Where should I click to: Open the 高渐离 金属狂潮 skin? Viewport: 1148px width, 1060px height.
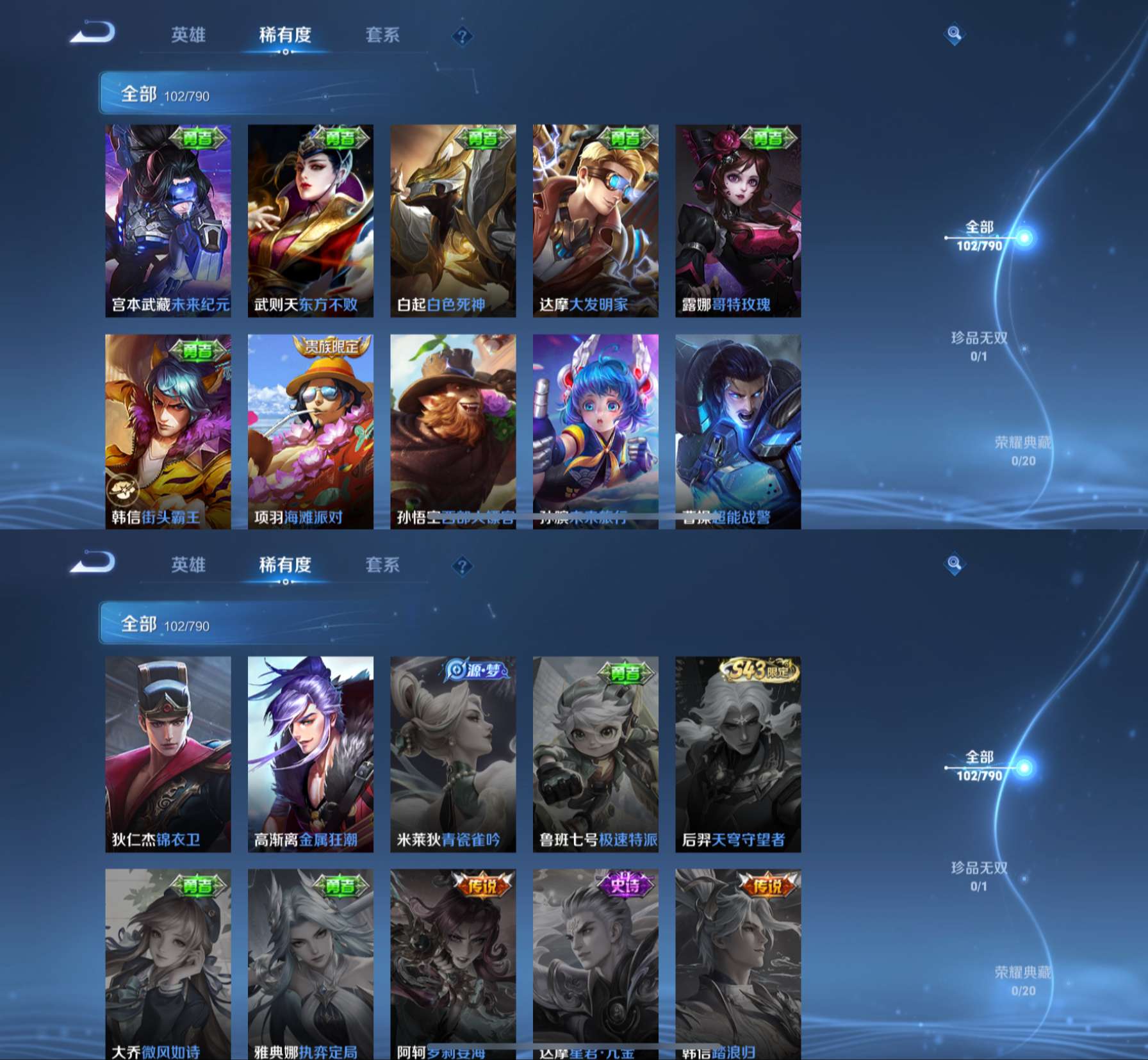pos(311,753)
